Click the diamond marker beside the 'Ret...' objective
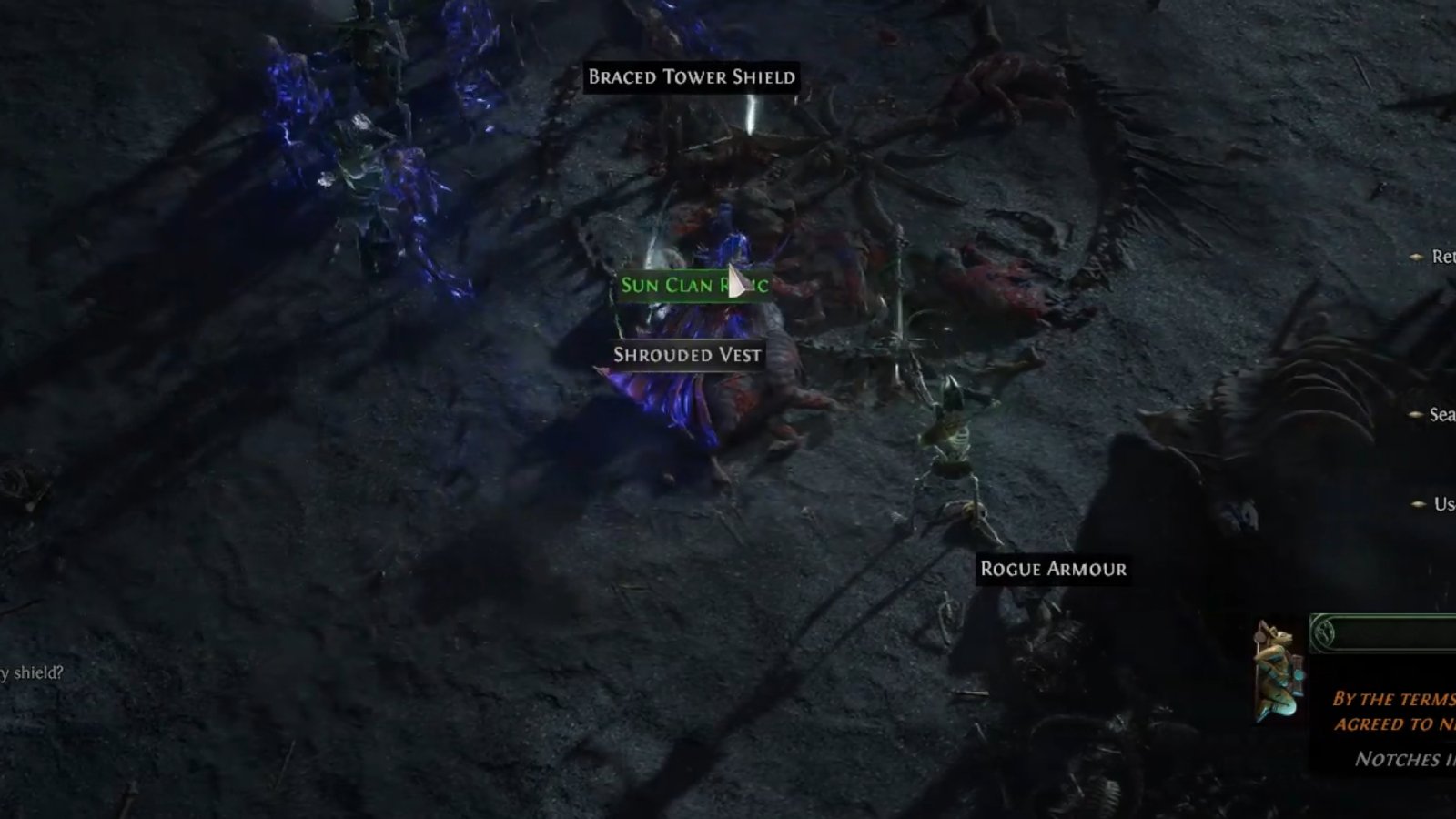The image size is (1456, 819). coord(1415,256)
